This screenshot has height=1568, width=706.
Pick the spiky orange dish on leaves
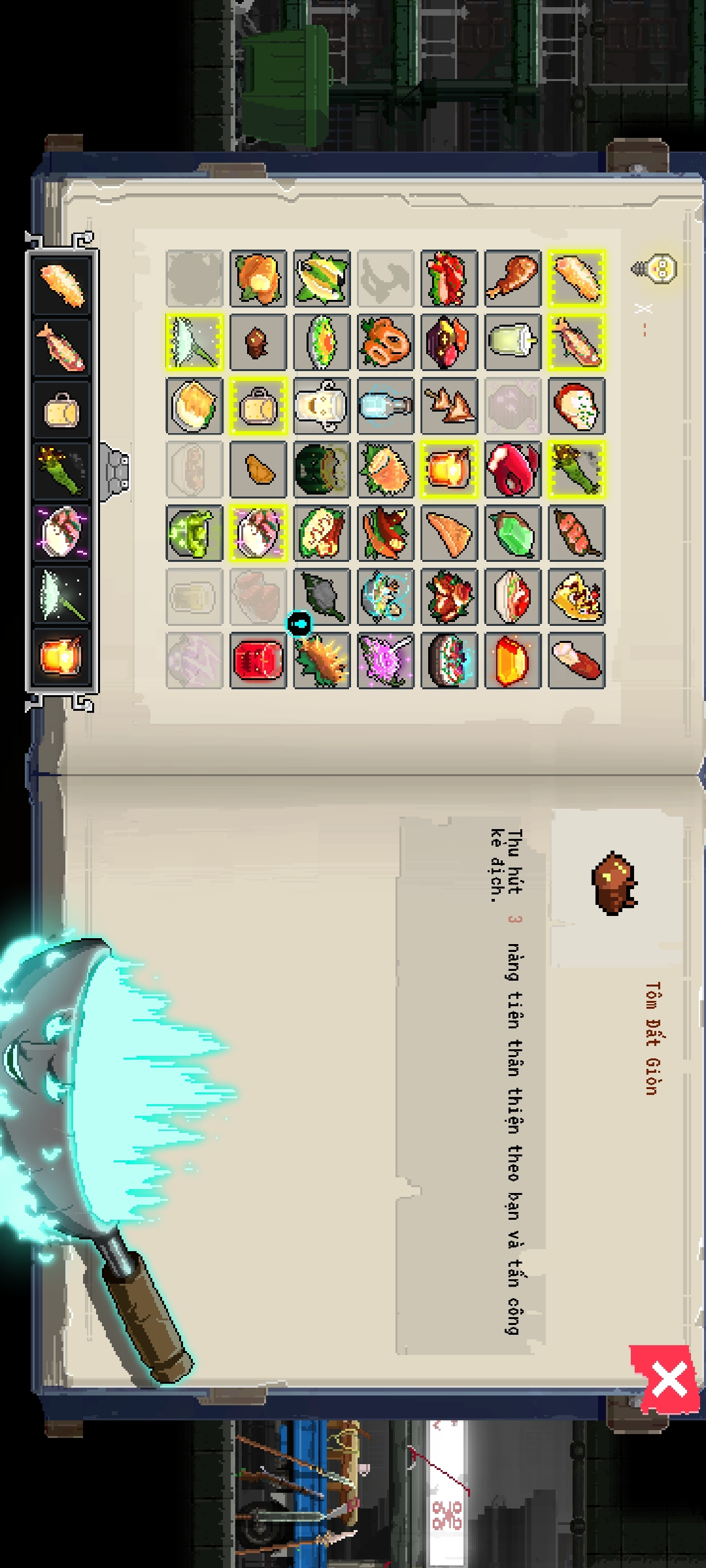pyautogui.click(x=322, y=660)
